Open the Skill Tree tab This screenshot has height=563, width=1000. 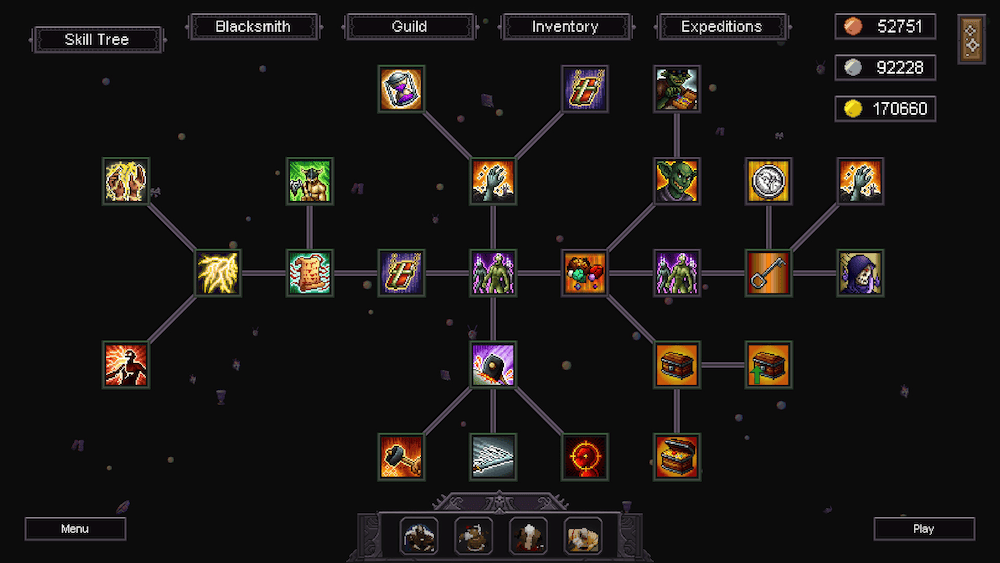pyautogui.click(x=97, y=40)
